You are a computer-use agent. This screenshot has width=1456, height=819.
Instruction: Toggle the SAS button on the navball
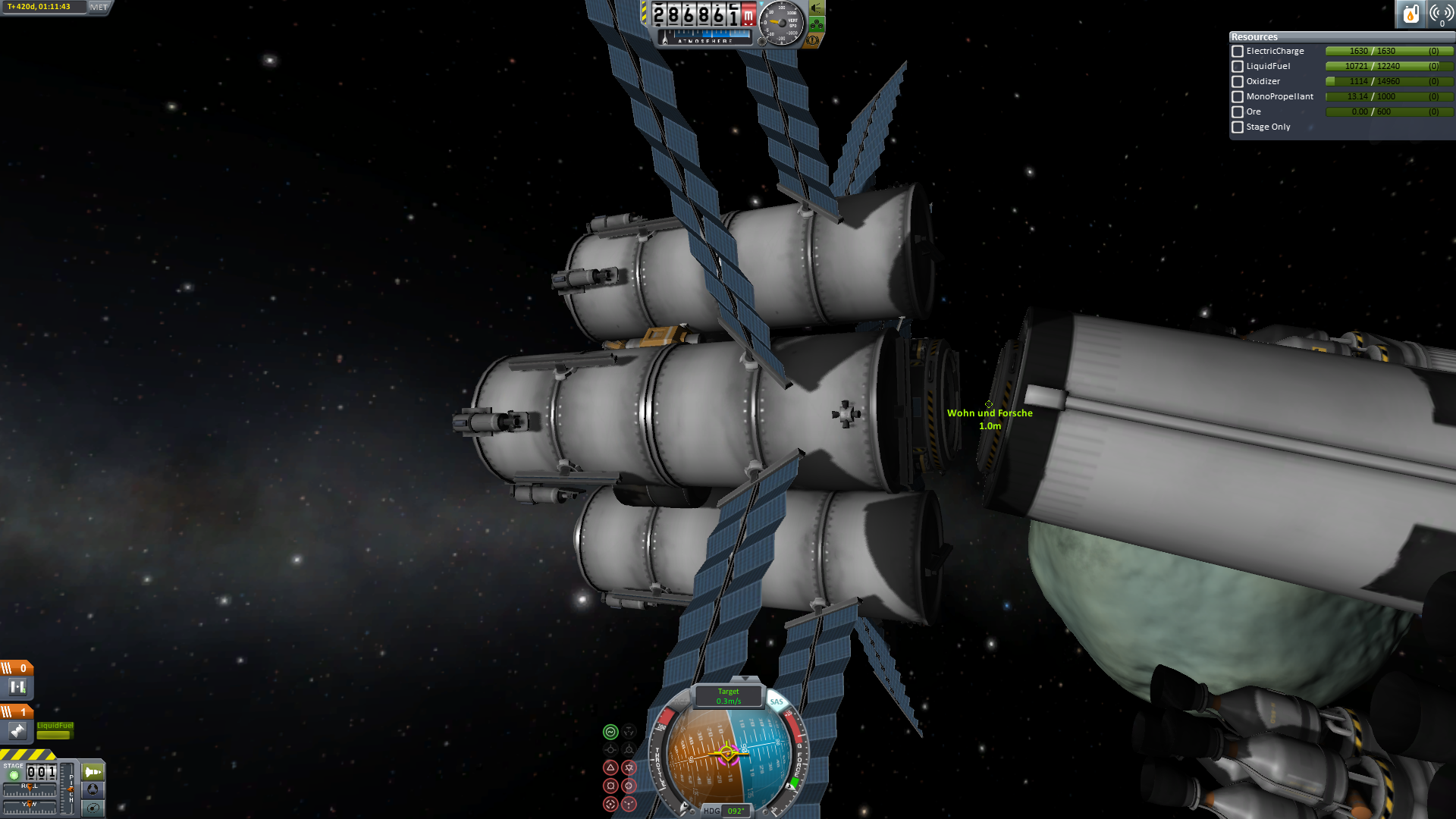click(x=777, y=701)
